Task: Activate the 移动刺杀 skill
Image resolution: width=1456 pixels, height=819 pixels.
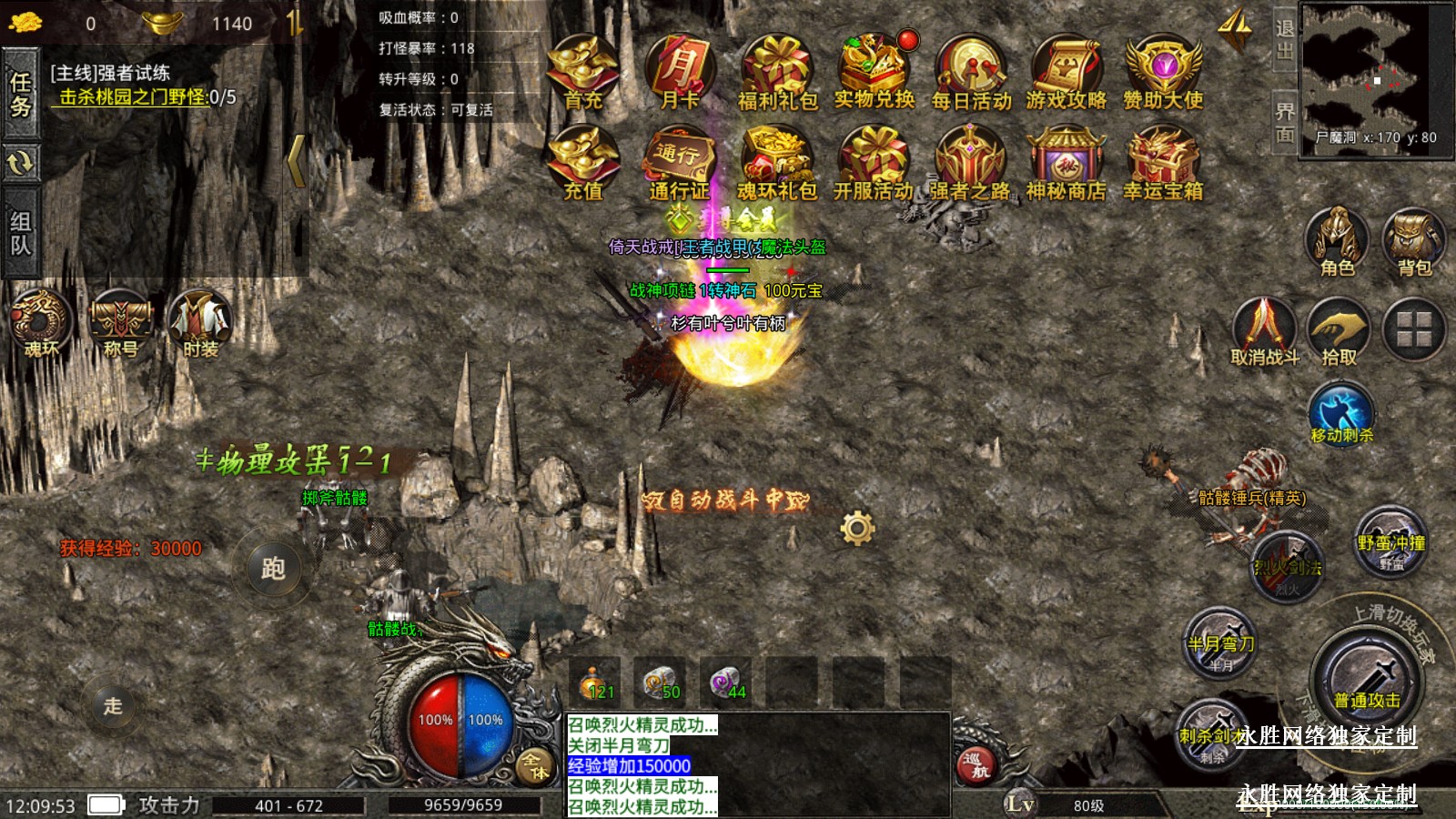Action: 1340,413
